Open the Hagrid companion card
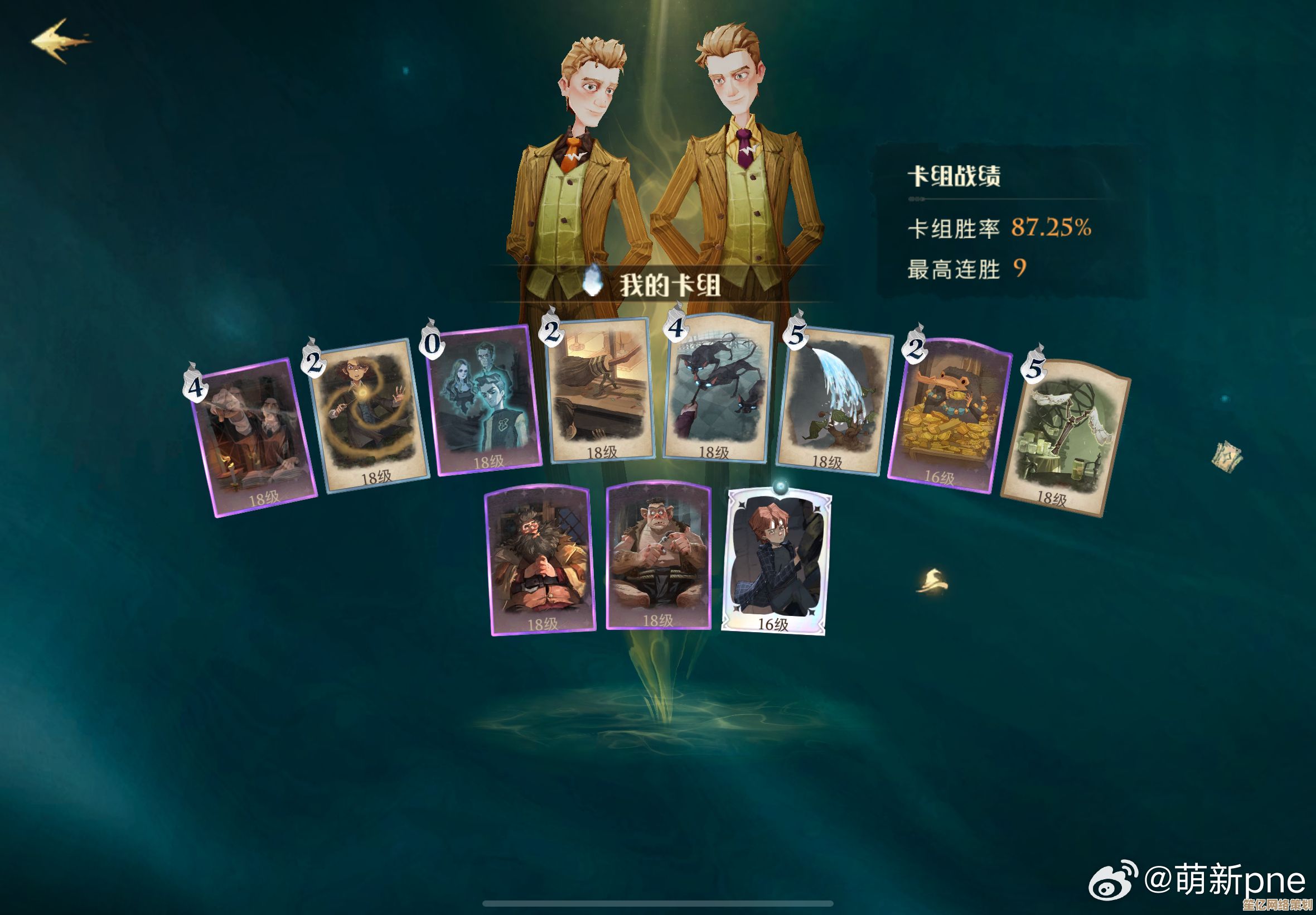 pyautogui.click(x=540, y=559)
